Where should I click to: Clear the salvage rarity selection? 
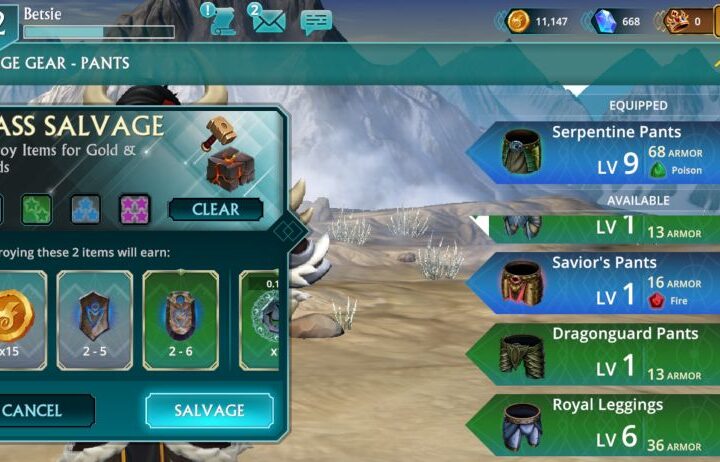[x=215, y=209]
